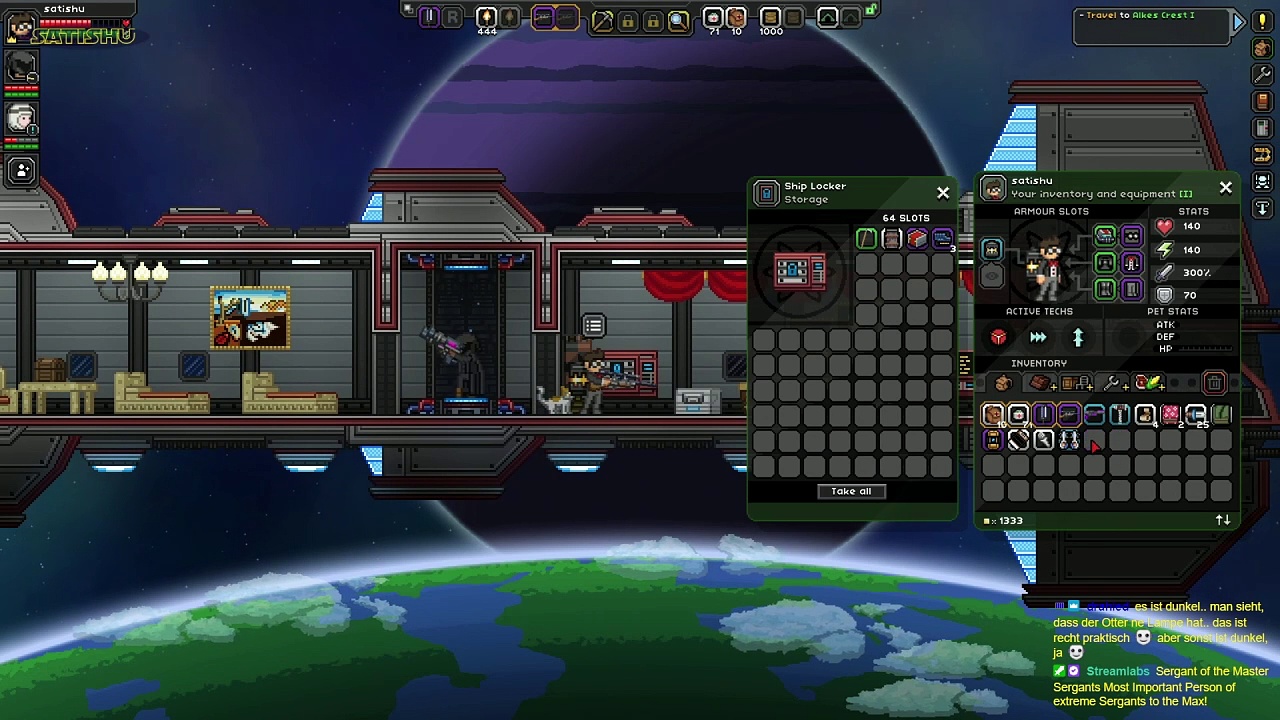Open the inventory trash can slot

pyautogui.click(x=1214, y=383)
